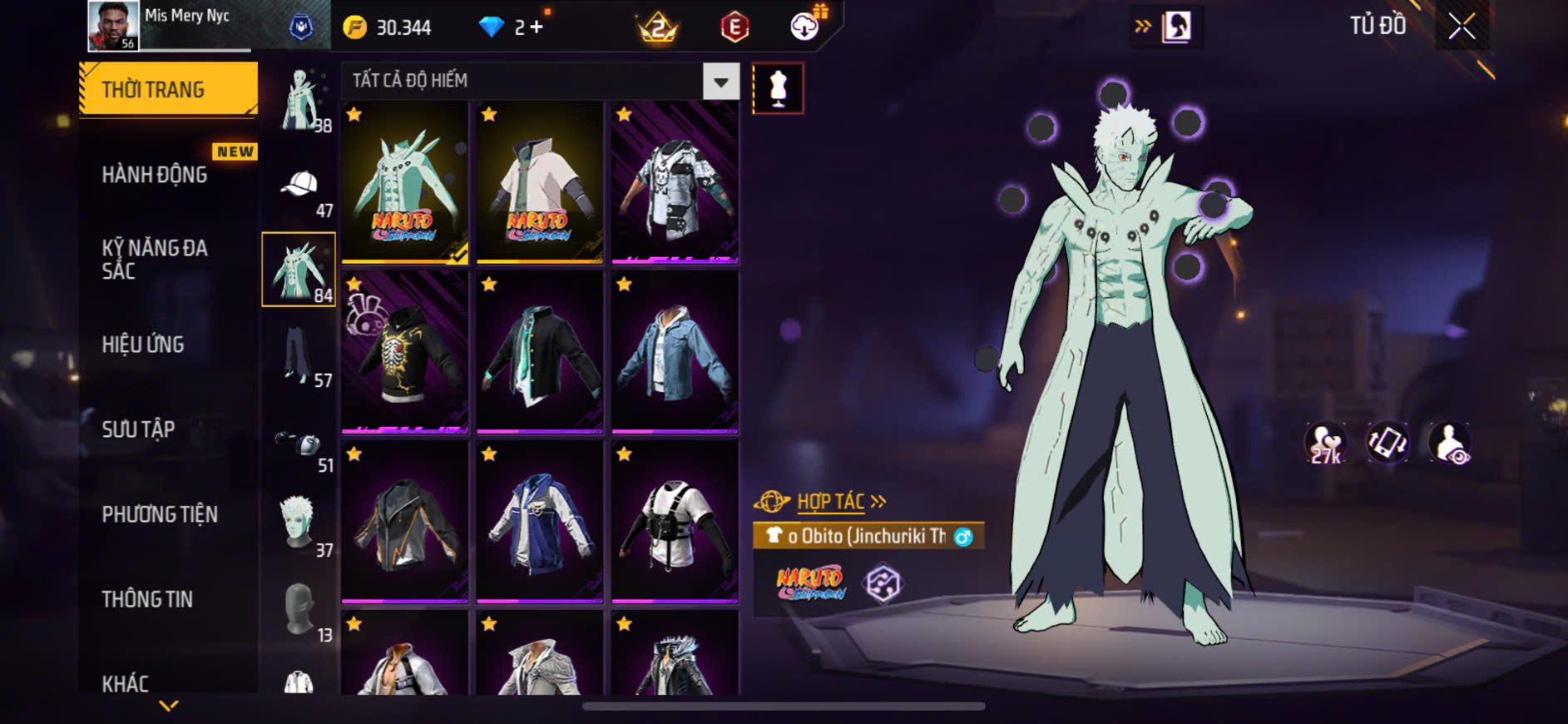Close the wardrobe screen
This screenshot has width=1568, height=724.
pyautogui.click(x=1462, y=27)
